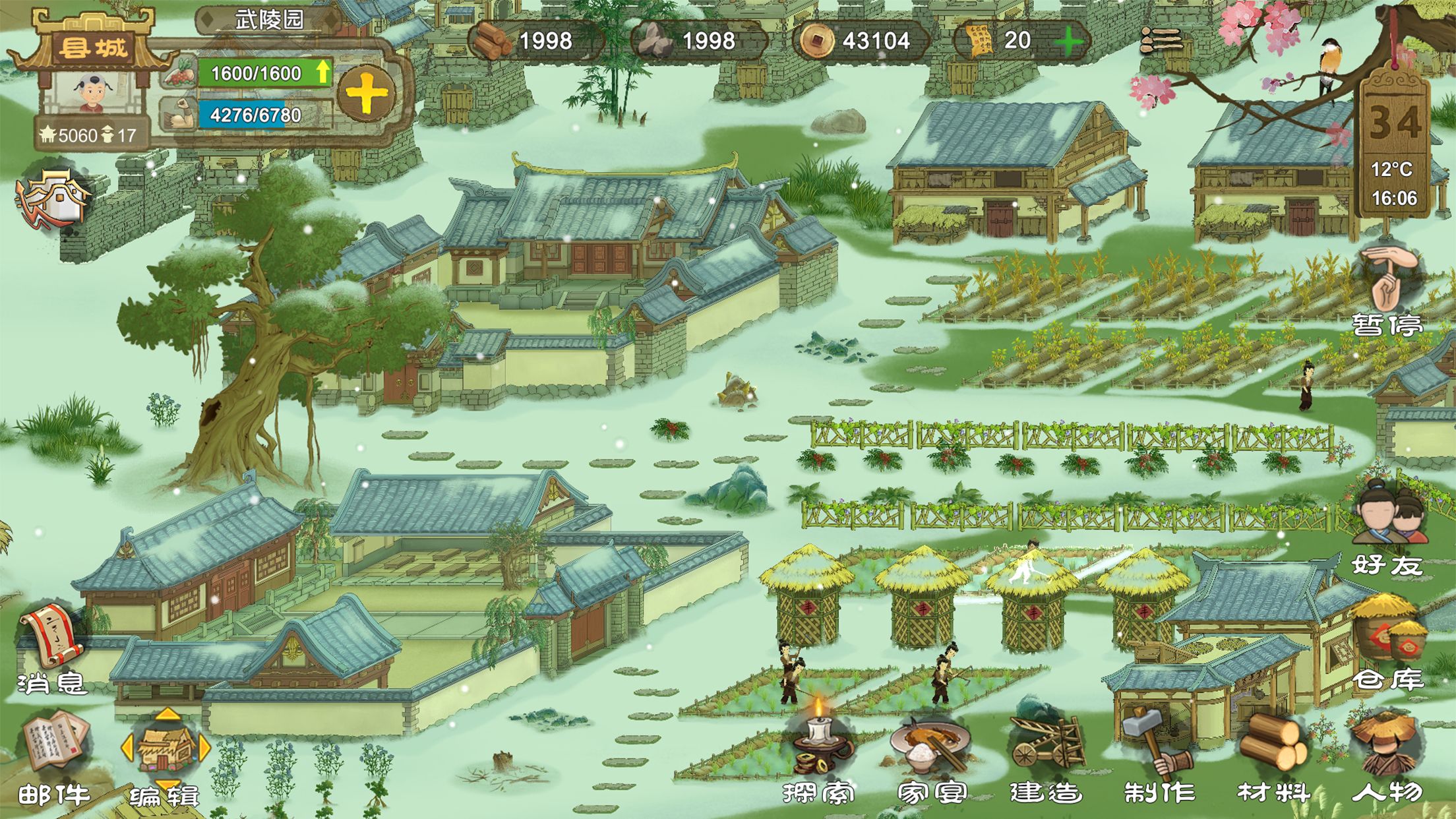Image resolution: width=1456 pixels, height=819 pixels.
Task: Open the 家宴 banquet menu
Action: pyautogui.click(x=931, y=758)
